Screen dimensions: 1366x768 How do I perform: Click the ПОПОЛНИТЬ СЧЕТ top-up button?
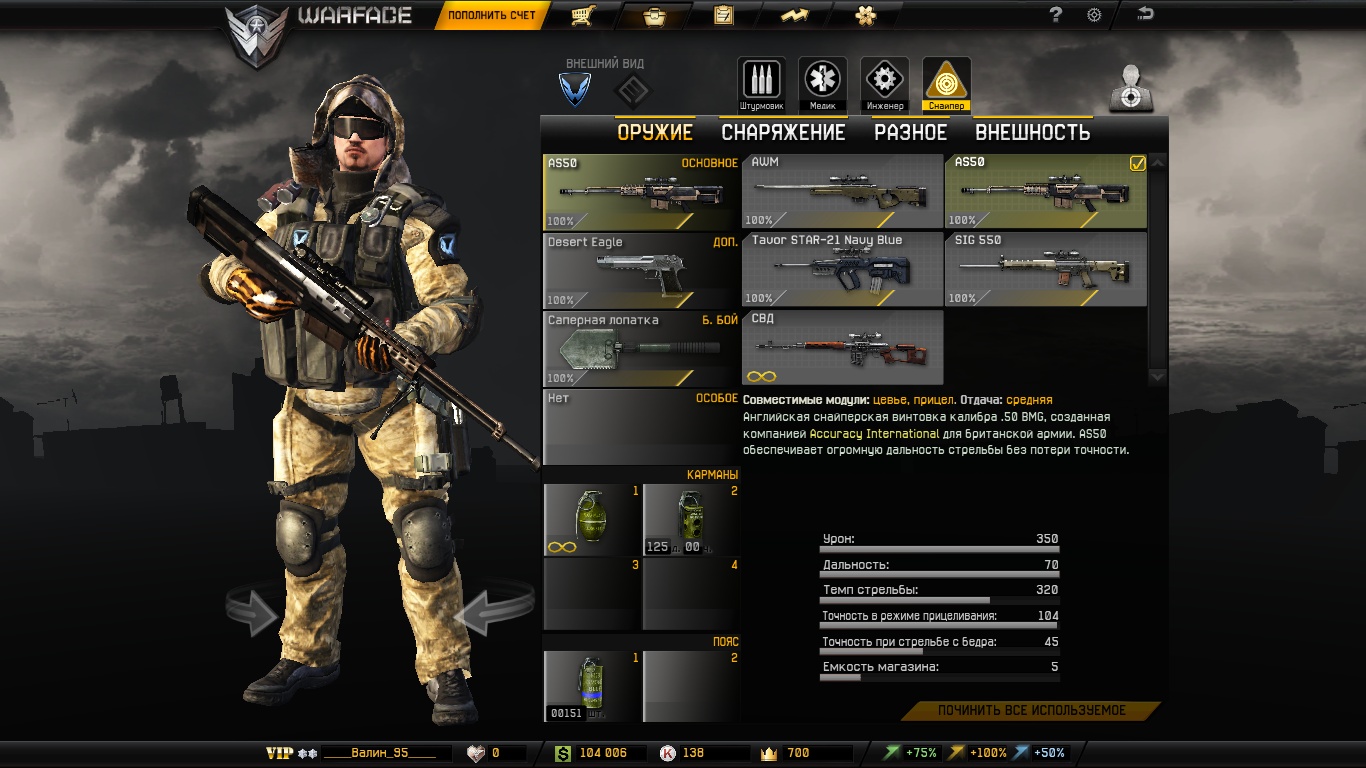491,15
